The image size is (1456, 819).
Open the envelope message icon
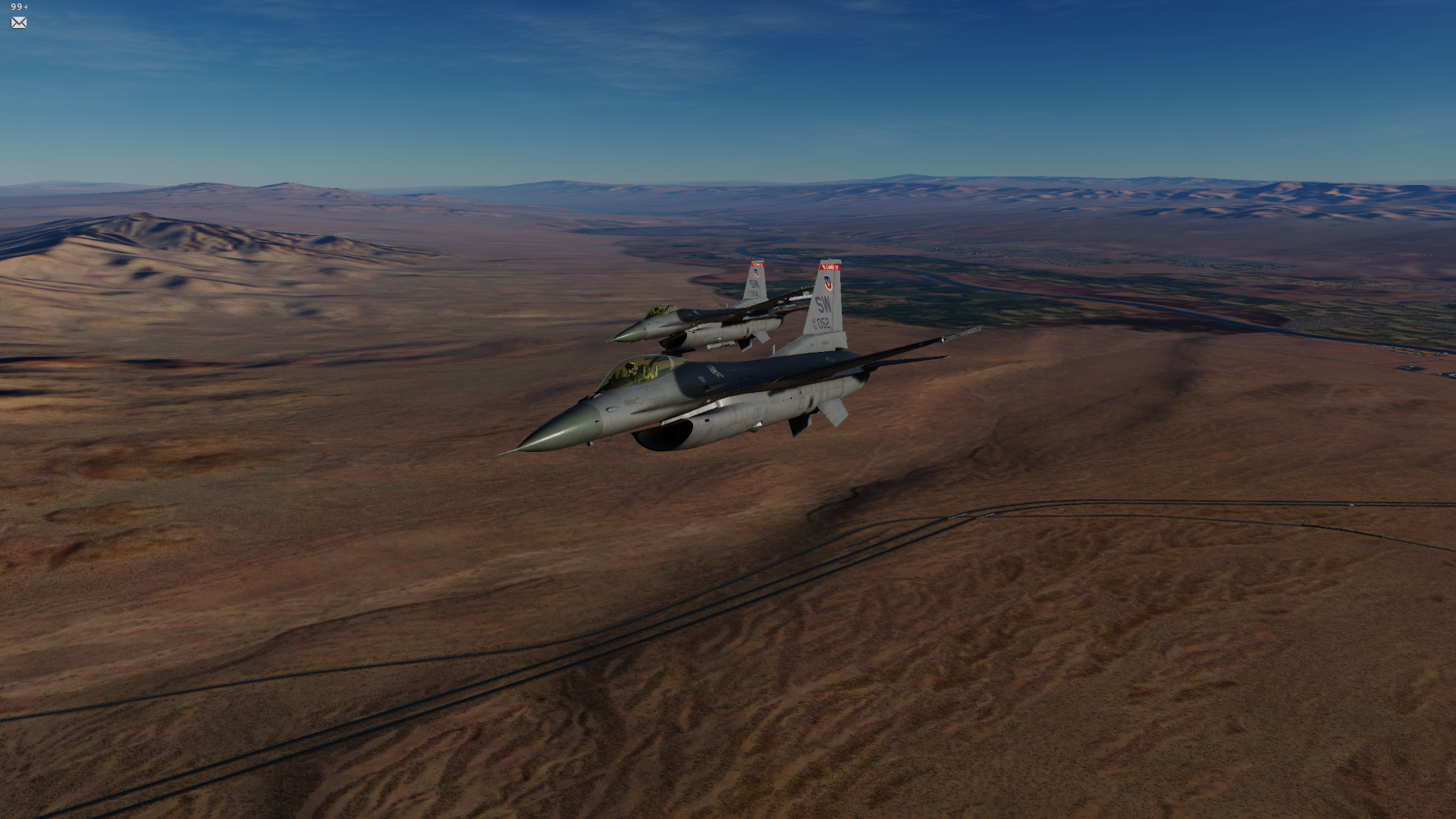(x=19, y=23)
